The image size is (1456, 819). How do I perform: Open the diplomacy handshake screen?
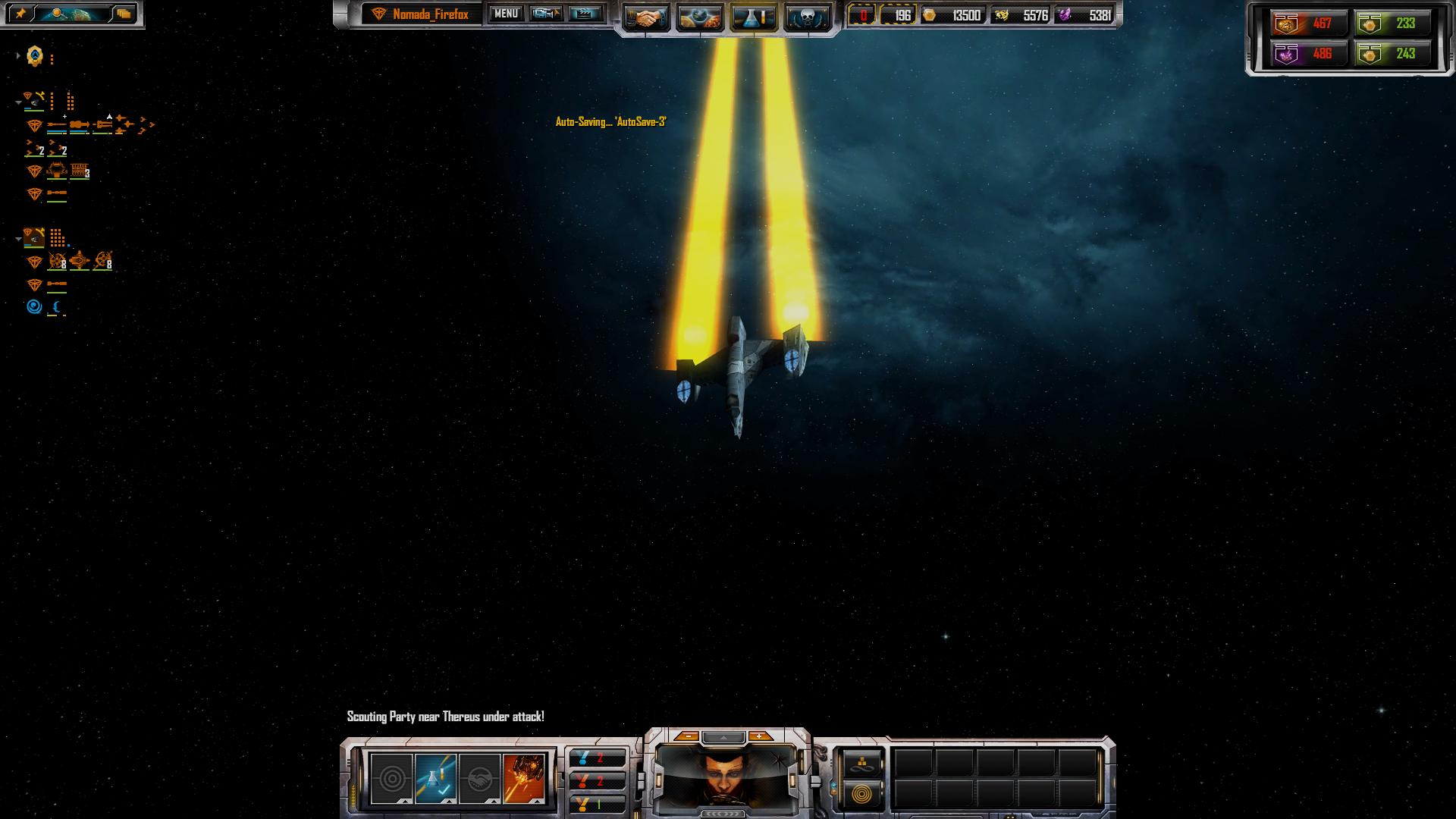(x=647, y=17)
